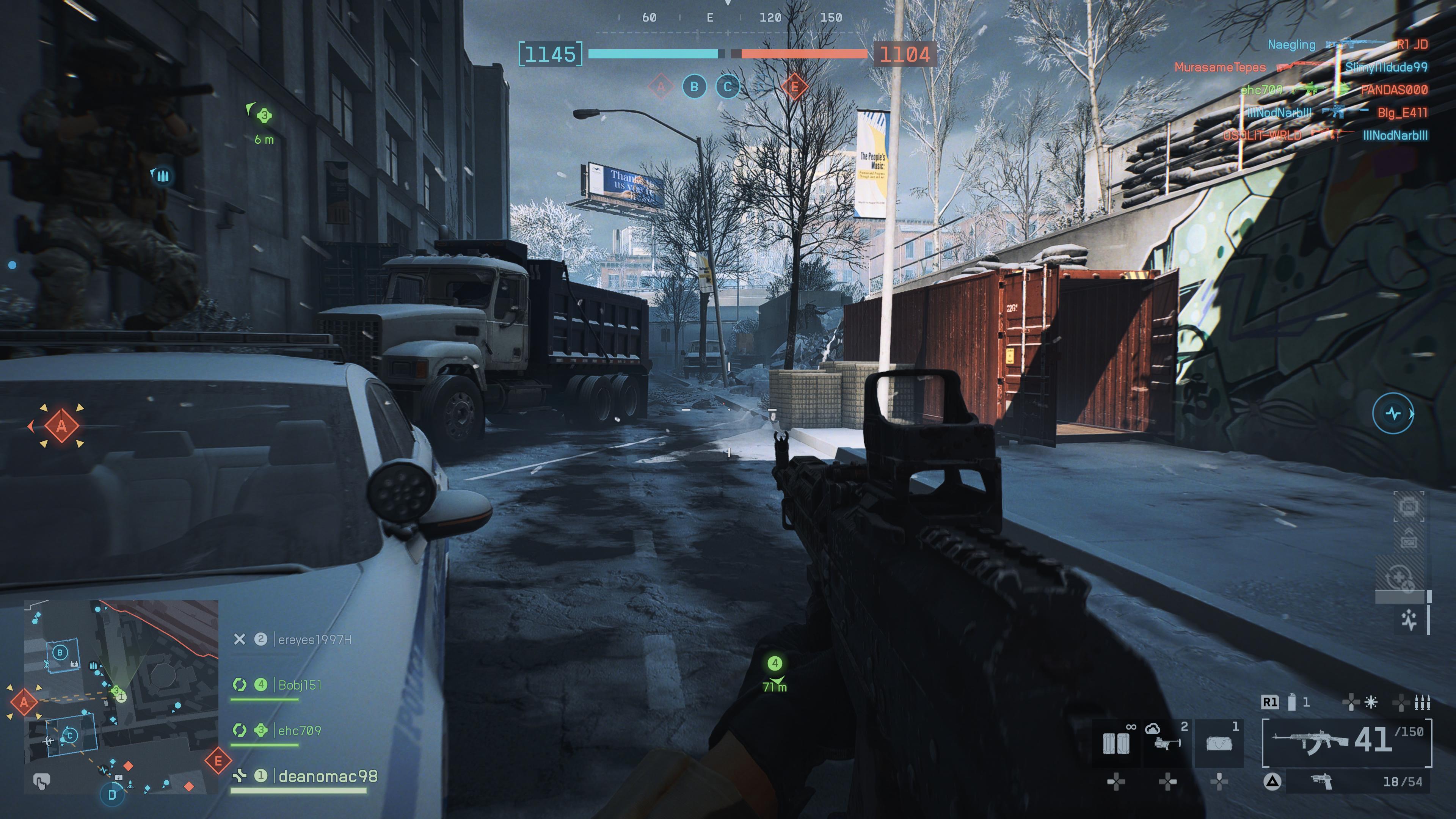Select squad member Bobj151 in squad list
1456x819 pixels.
pos(300,685)
